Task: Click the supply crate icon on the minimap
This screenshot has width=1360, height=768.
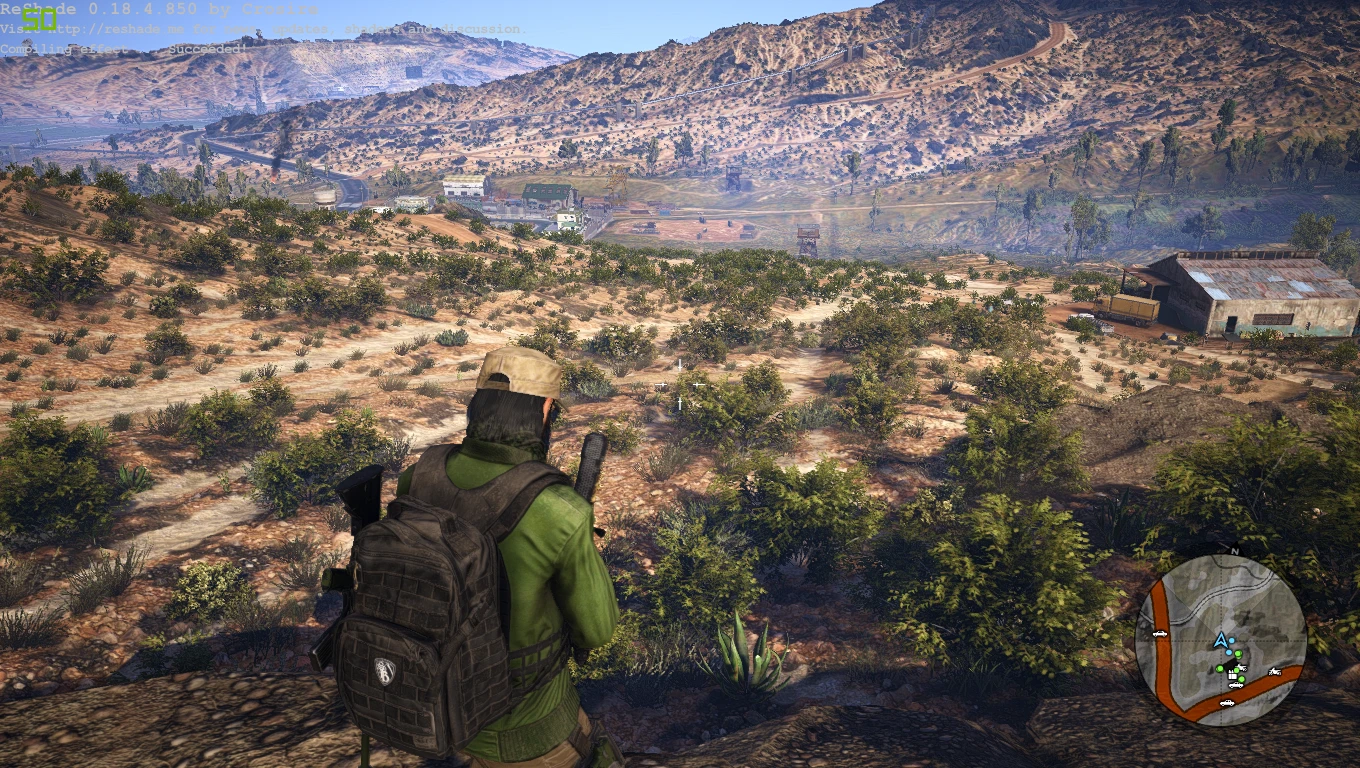Action: tap(1231, 676)
